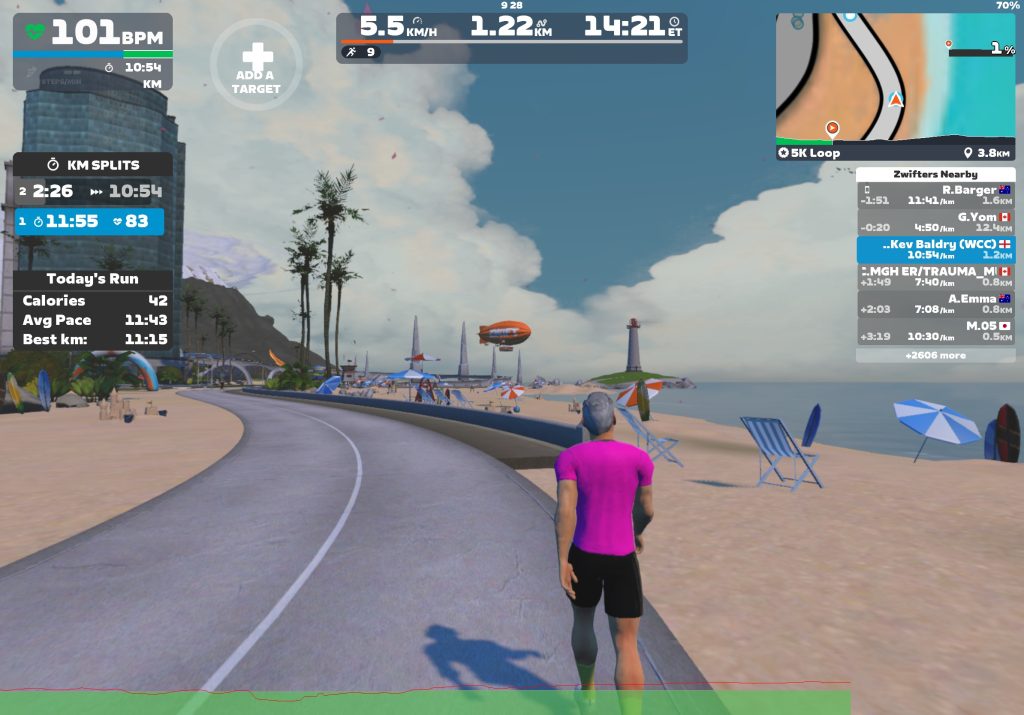
Task: Expand the +2606 more Zwifters list
Action: click(935, 355)
